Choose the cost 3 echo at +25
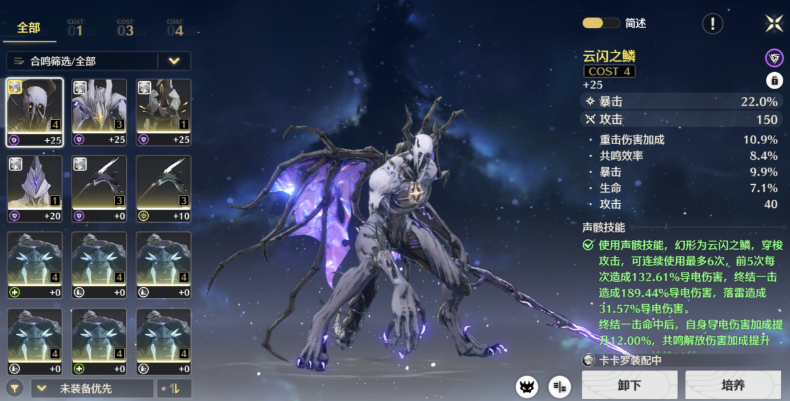Viewport: 790px width, 401px height. pos(99,112)
